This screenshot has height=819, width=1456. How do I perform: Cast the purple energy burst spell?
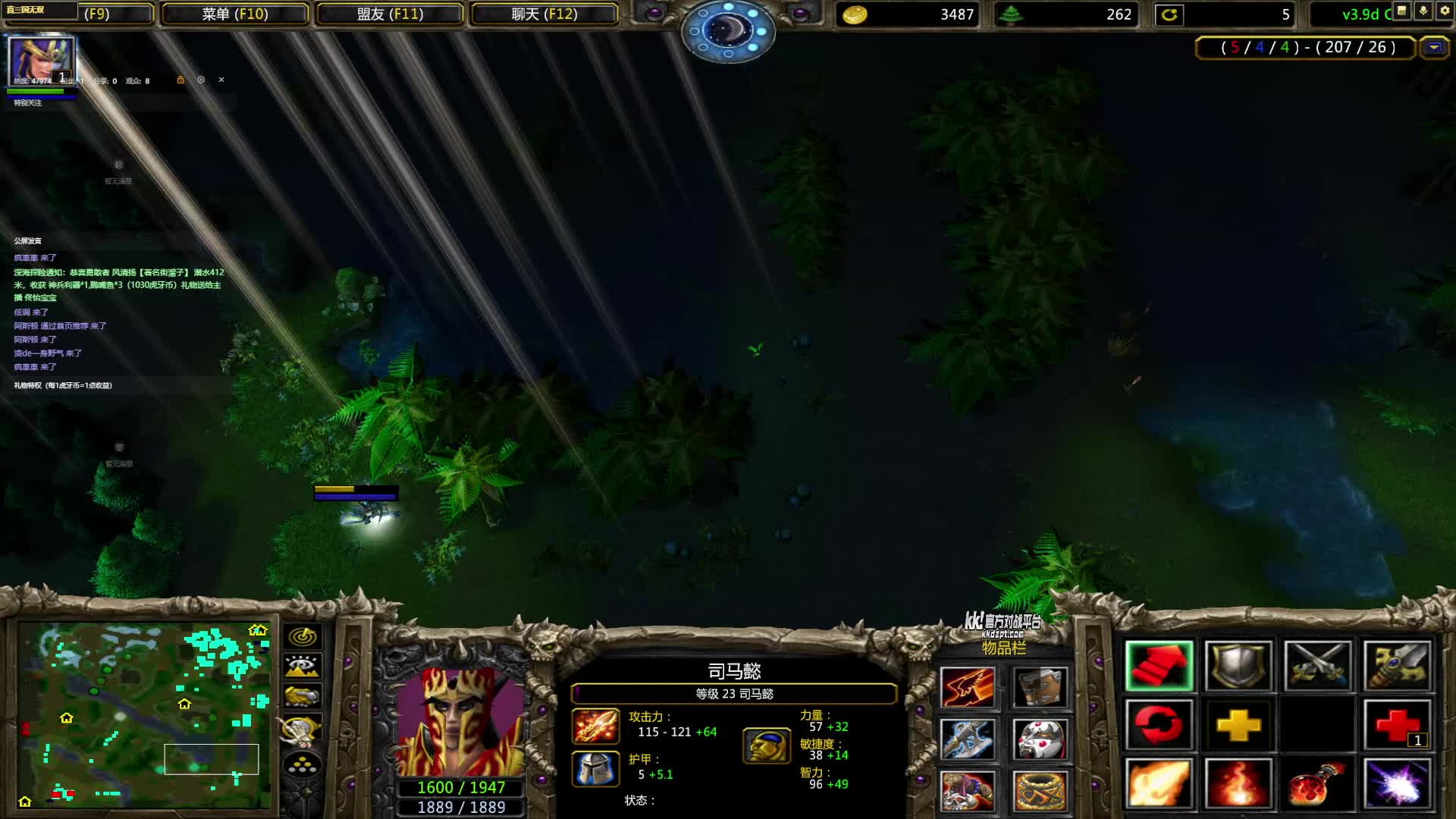click(x=1397, y=783)
